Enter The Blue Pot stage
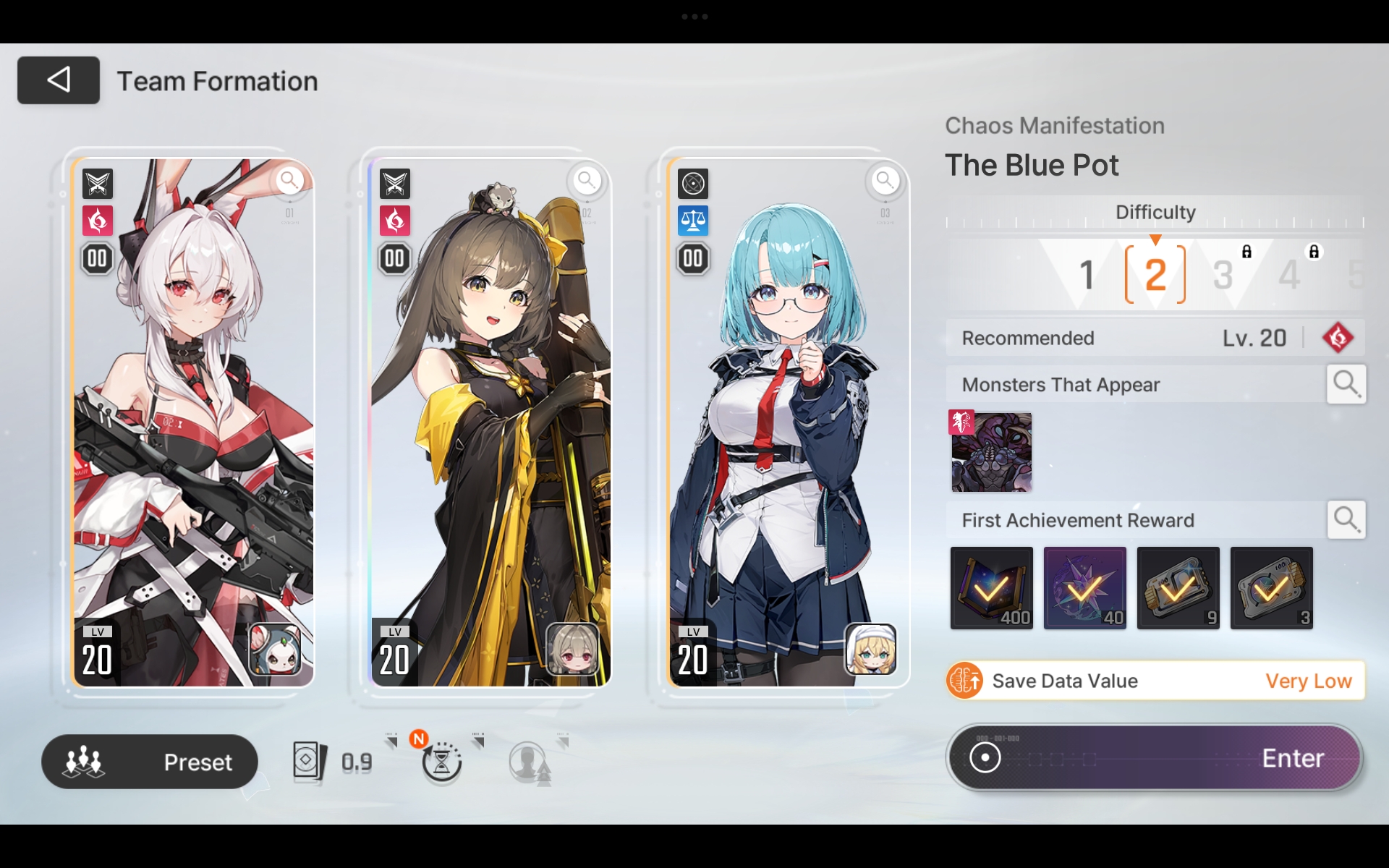 point(1155,758)
